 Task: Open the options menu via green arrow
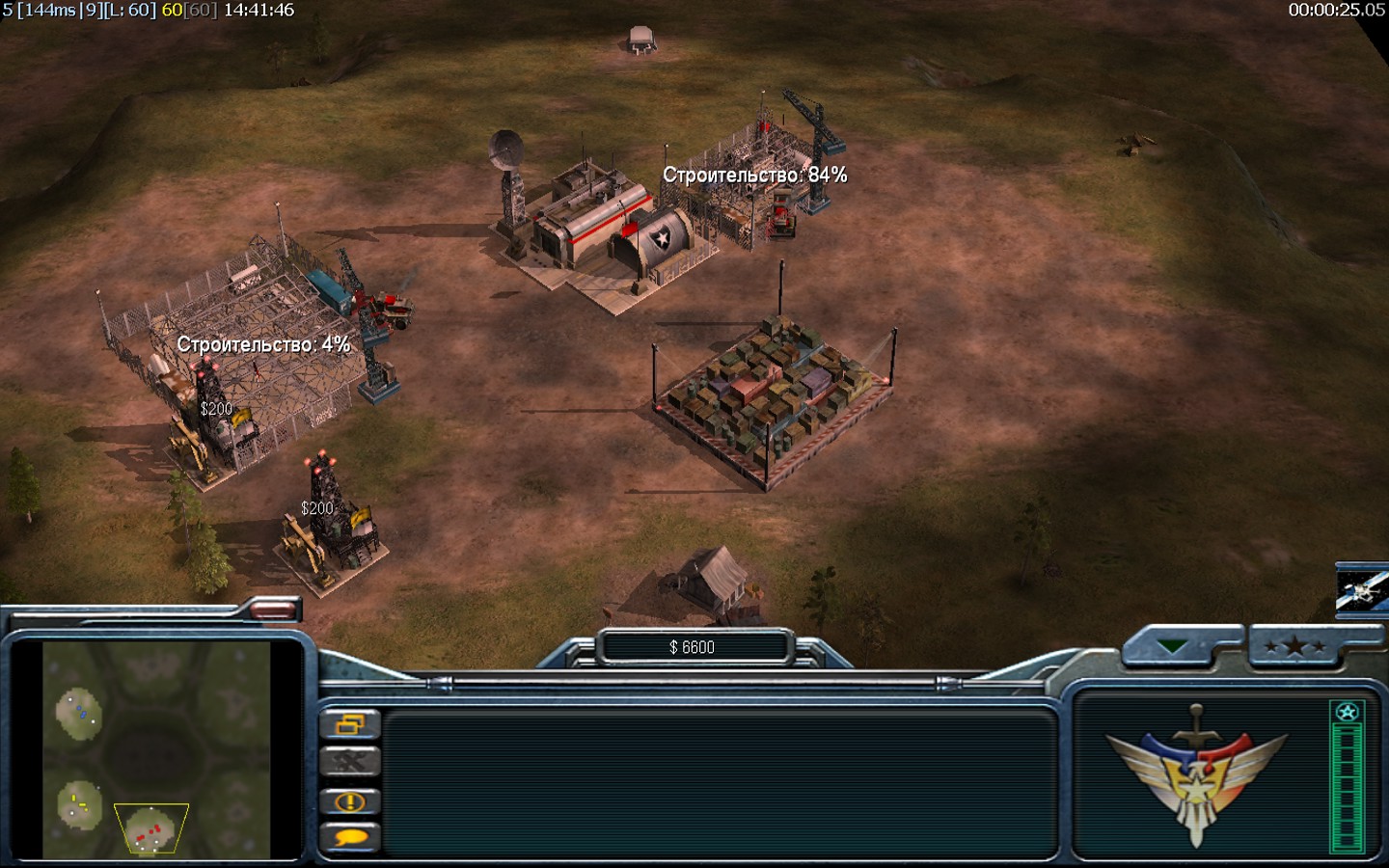point(1173,647)
